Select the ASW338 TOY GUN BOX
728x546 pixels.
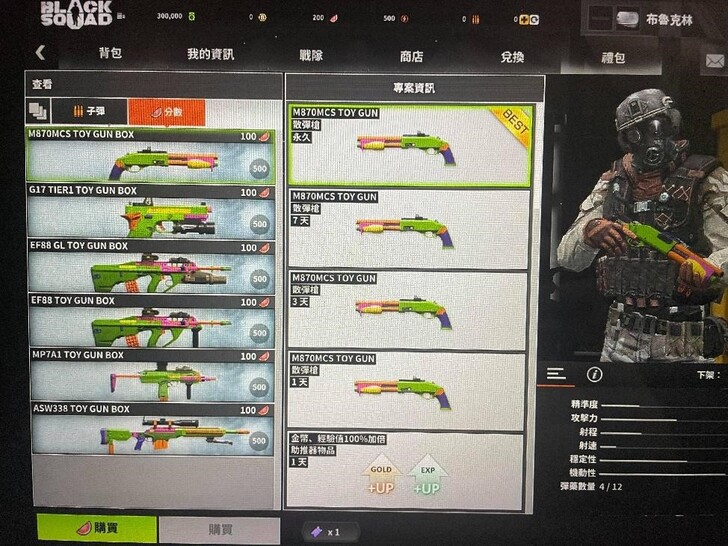pos(150,430)
